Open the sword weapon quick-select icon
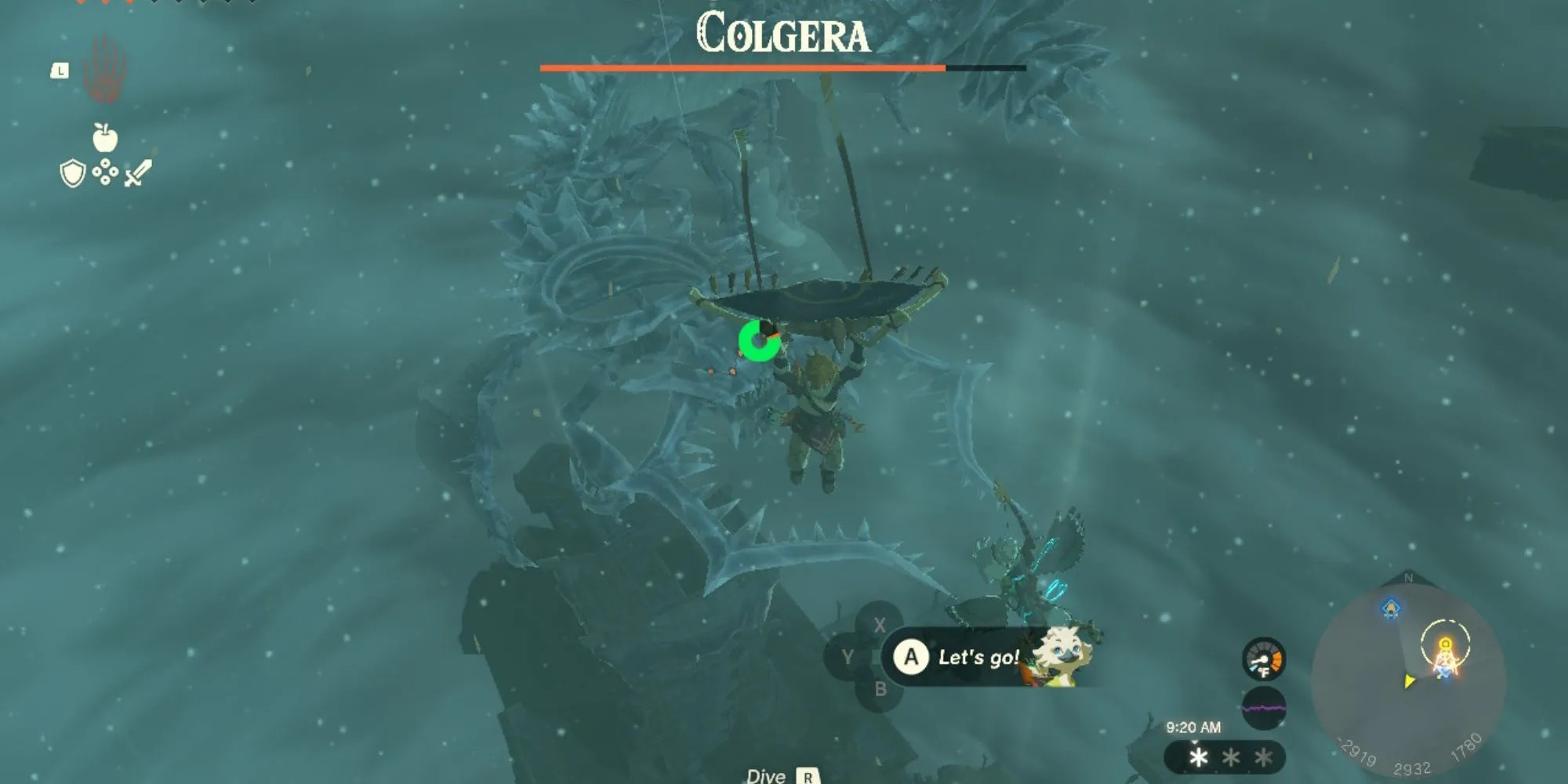The height and width of the screenshot is (784, 1568). [138, 172]
